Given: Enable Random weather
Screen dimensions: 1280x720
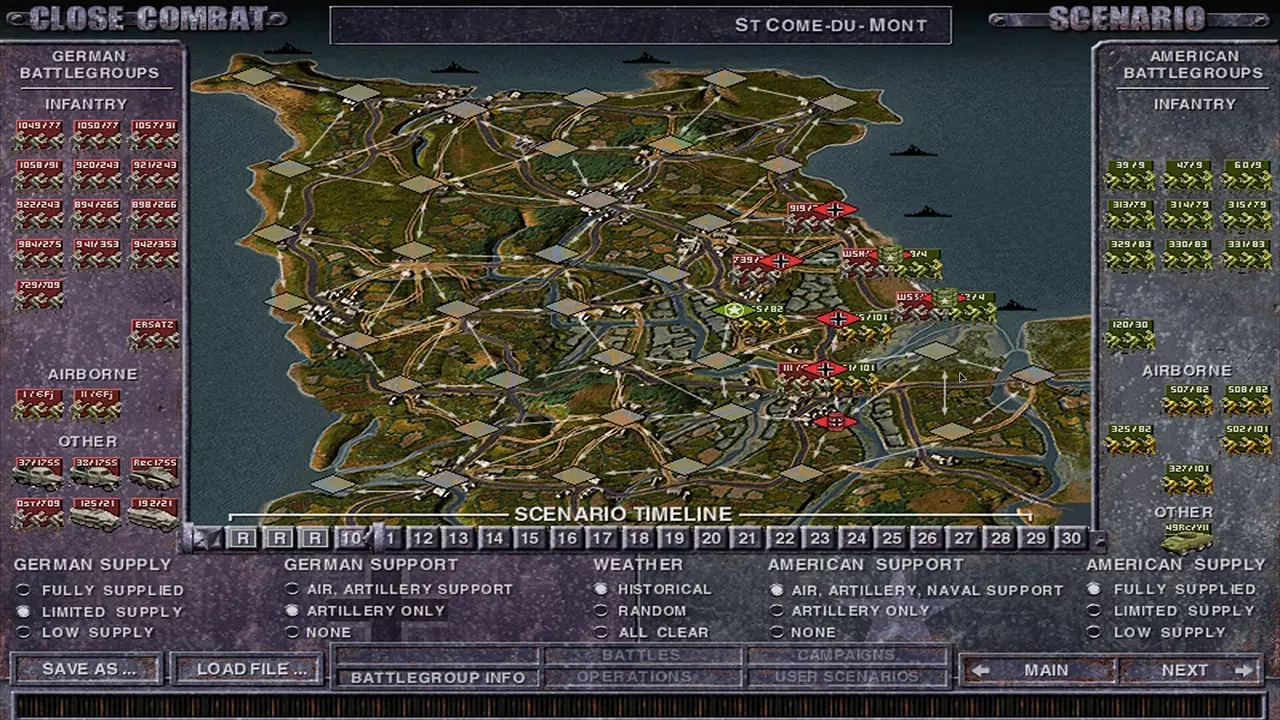Looking at the screenshot, I should click(x=600, y=611).
